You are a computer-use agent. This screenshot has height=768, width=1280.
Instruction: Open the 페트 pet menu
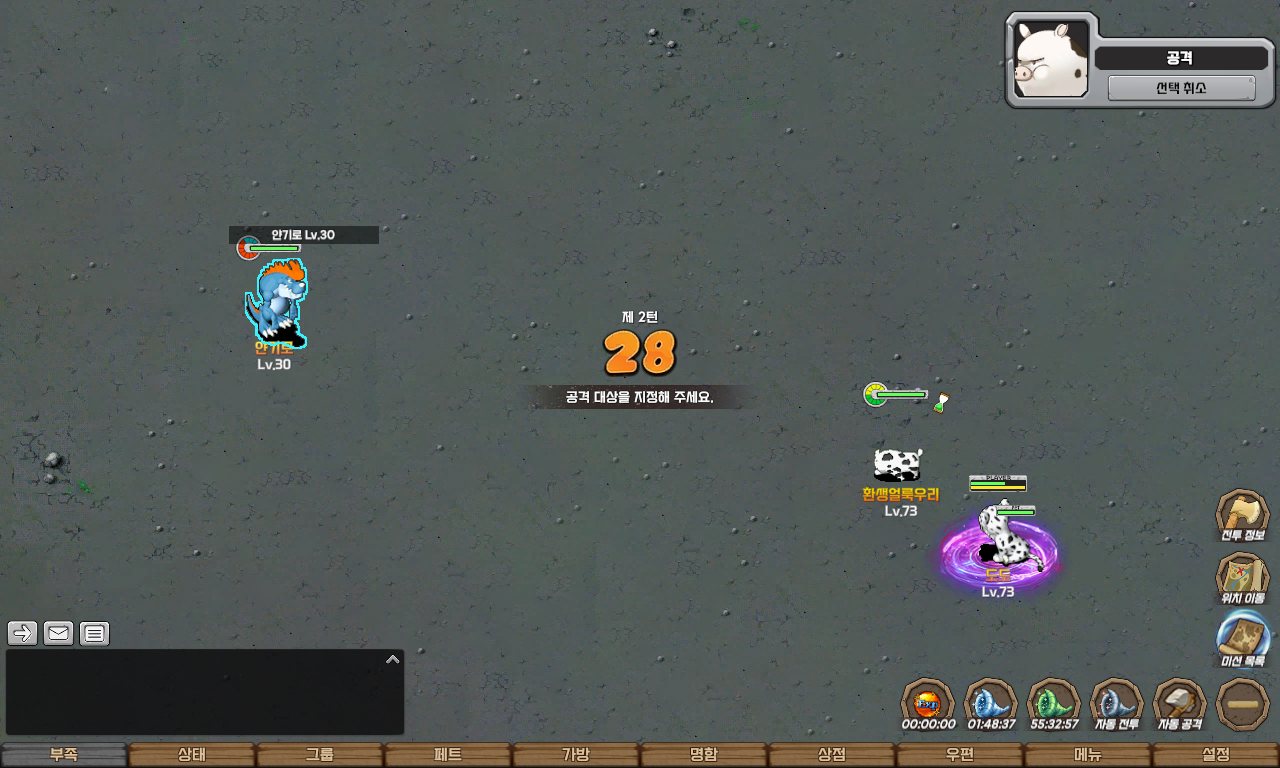click(x=447, y=755)
